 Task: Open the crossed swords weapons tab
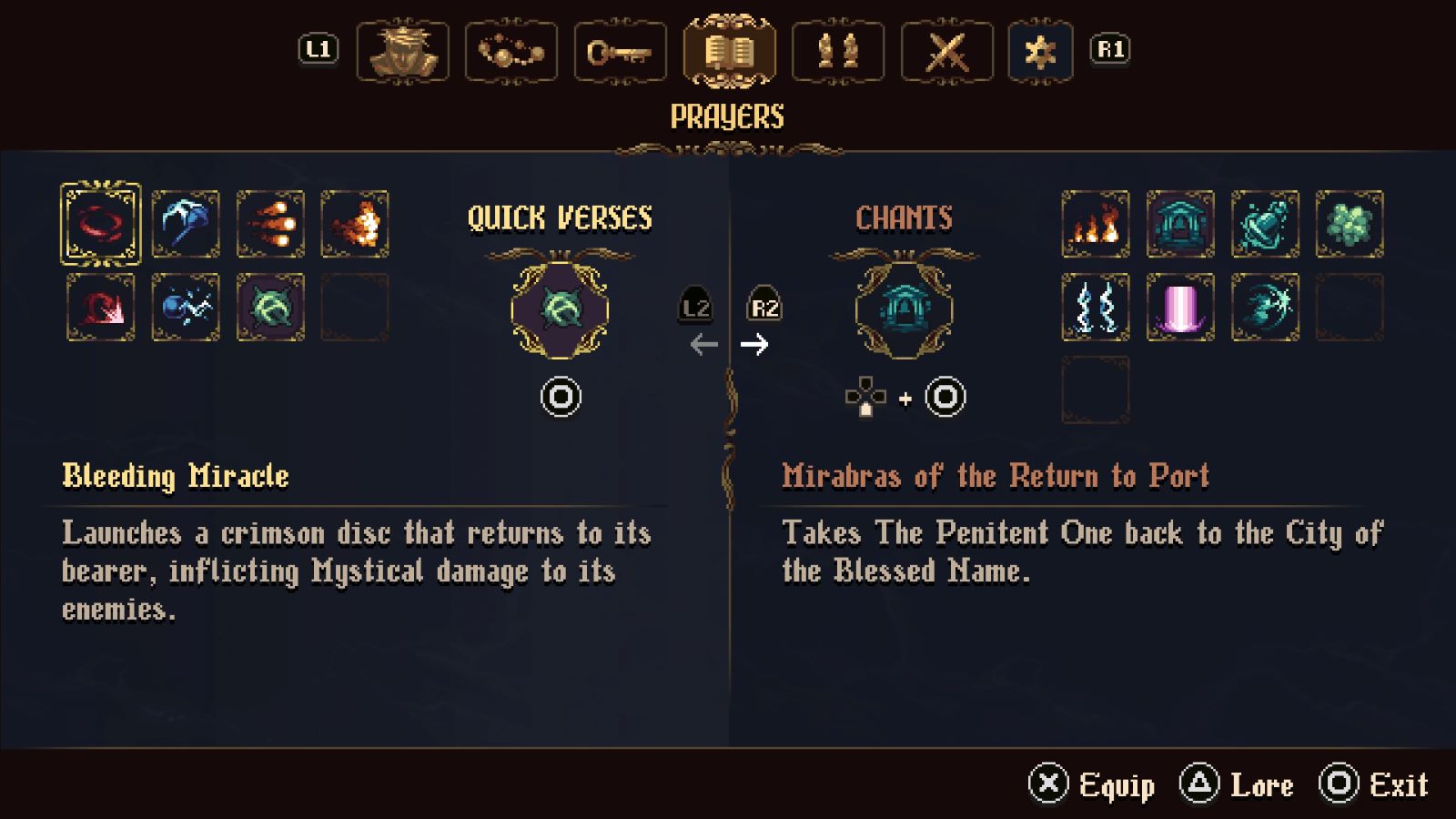(x=946, y=51)
